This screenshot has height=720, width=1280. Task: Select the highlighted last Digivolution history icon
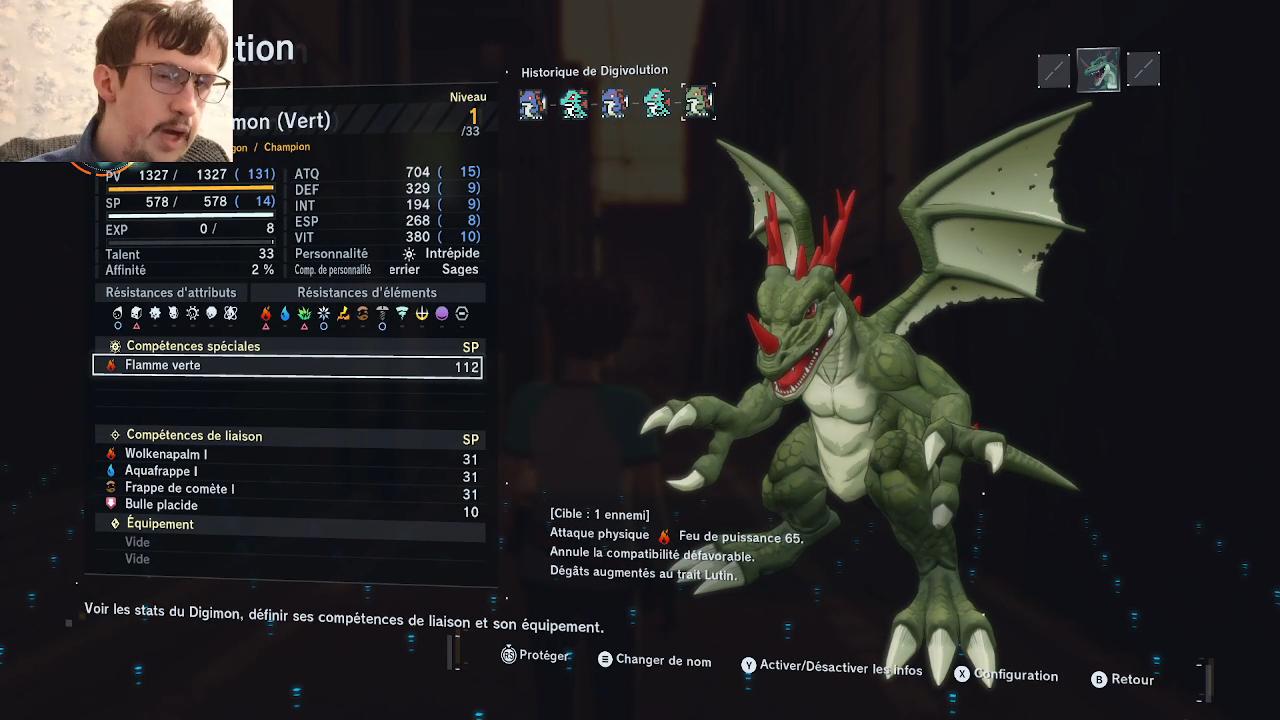point(698,103)
